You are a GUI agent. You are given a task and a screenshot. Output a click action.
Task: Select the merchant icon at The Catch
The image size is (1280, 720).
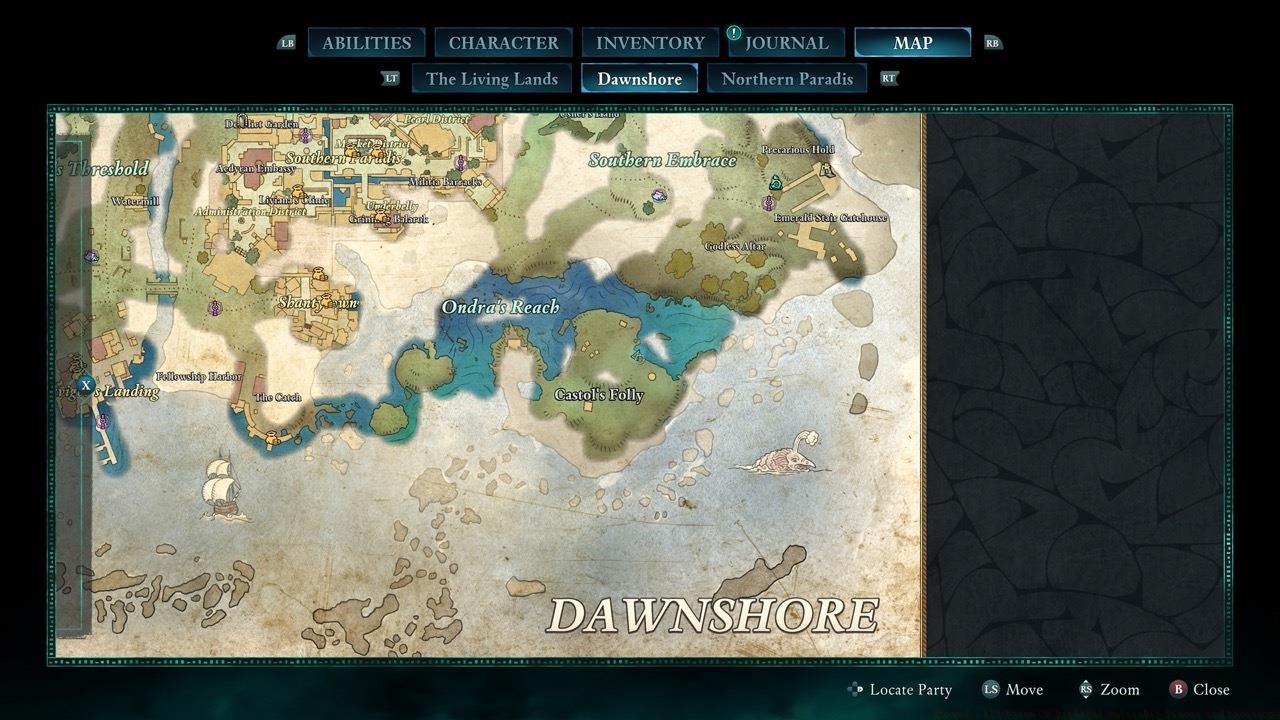pyautogui.click(x=271, y=436)
